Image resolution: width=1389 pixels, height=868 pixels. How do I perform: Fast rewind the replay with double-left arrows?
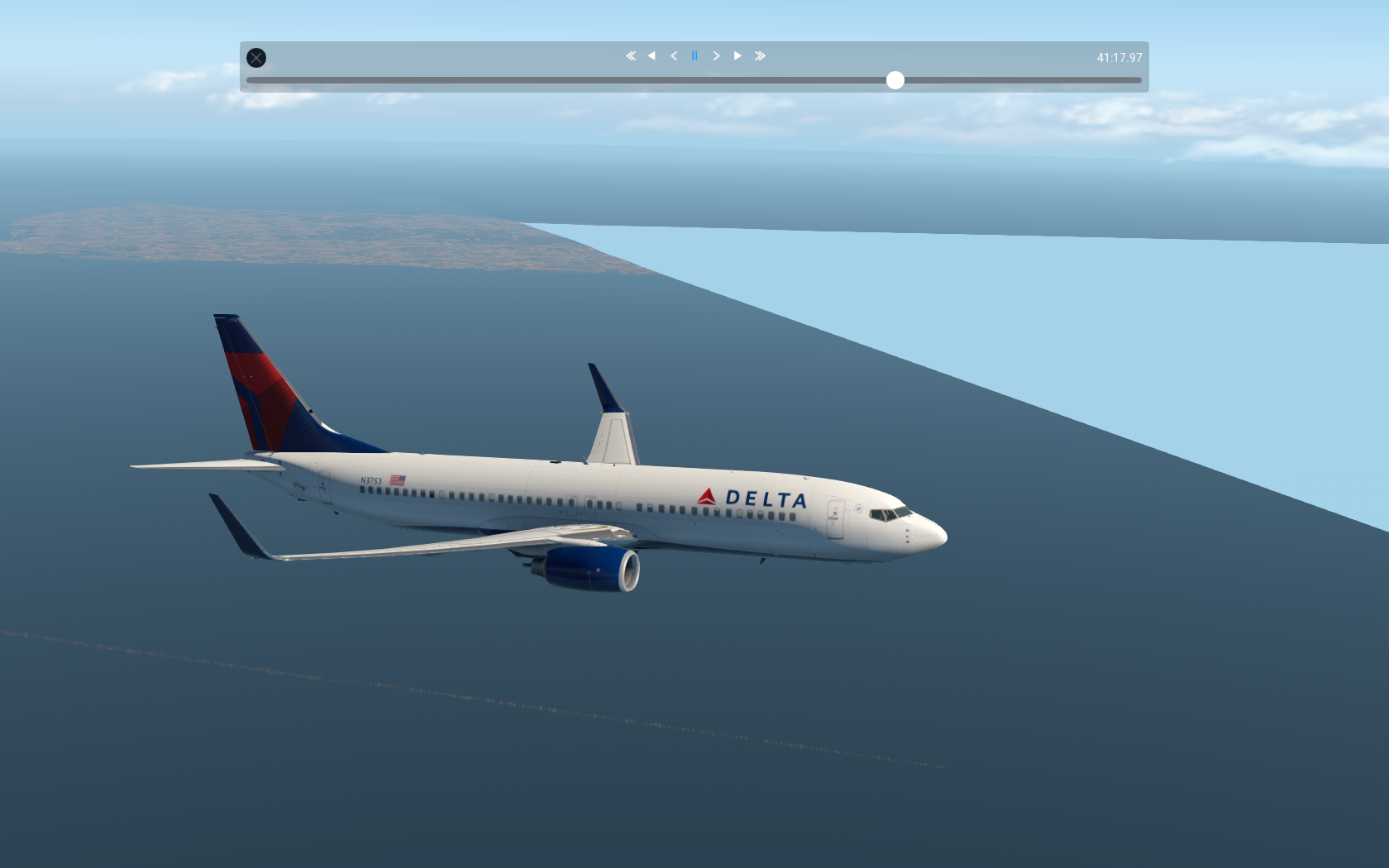click(x=631, y=56)
